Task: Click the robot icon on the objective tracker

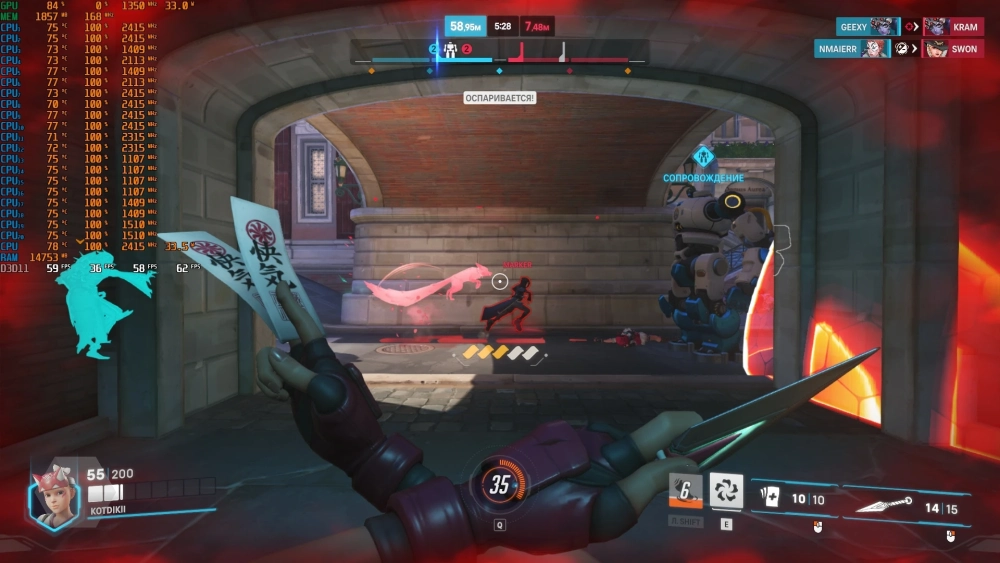Action: (x=450, y=49)
